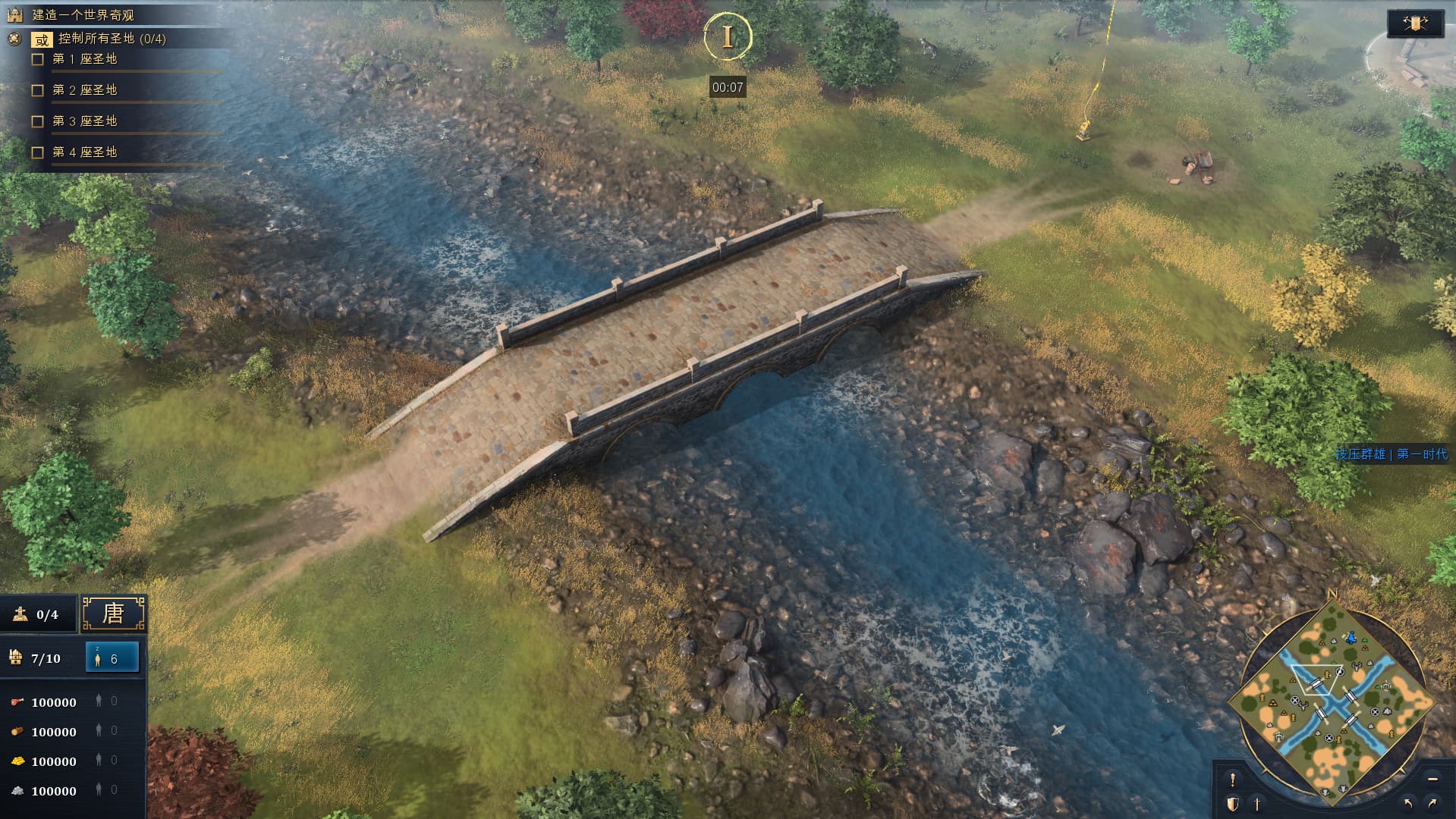This screenshot has width=1456, height=819.
Task: Click the wonder objective 建造一个世界奇观
Action: point(83,15)
